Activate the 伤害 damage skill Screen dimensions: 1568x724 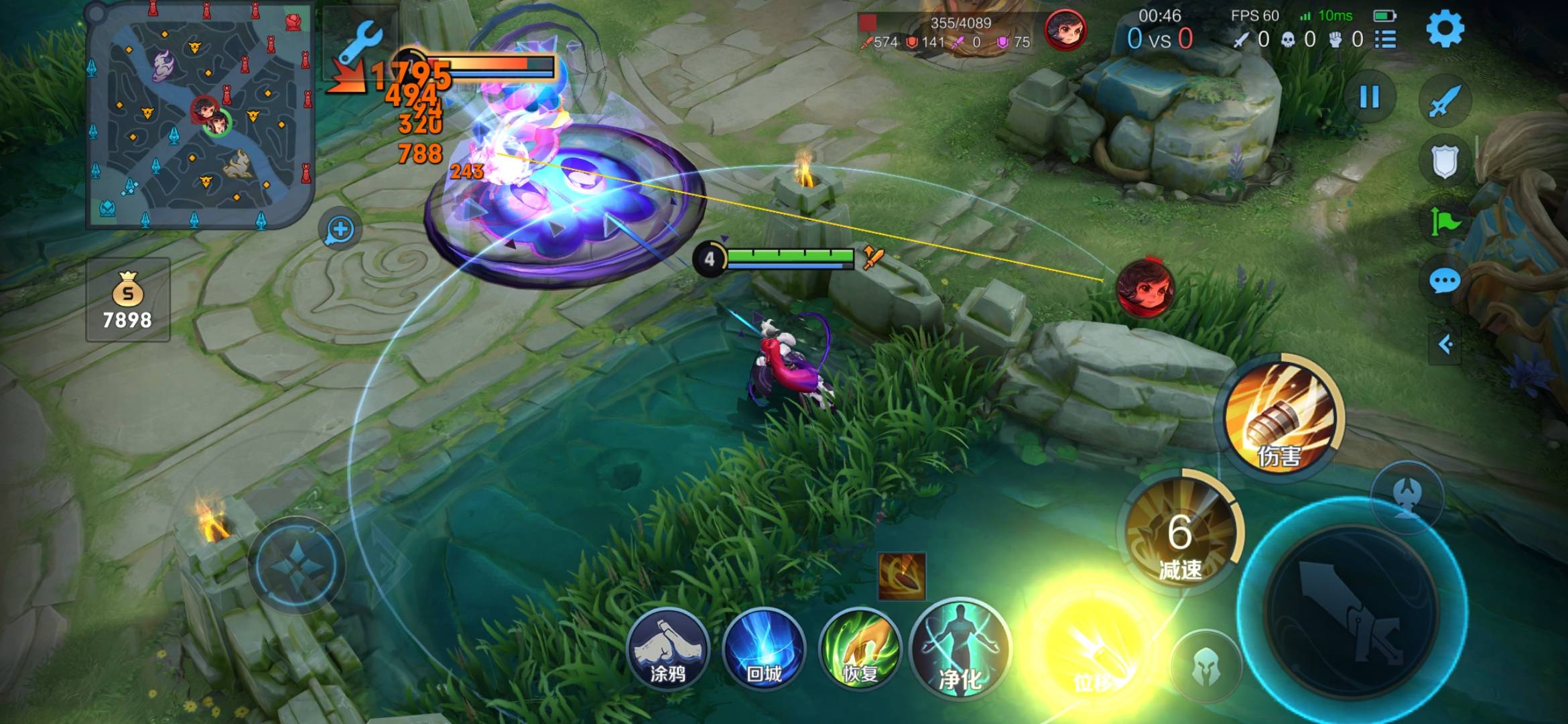coord(1280,416)
